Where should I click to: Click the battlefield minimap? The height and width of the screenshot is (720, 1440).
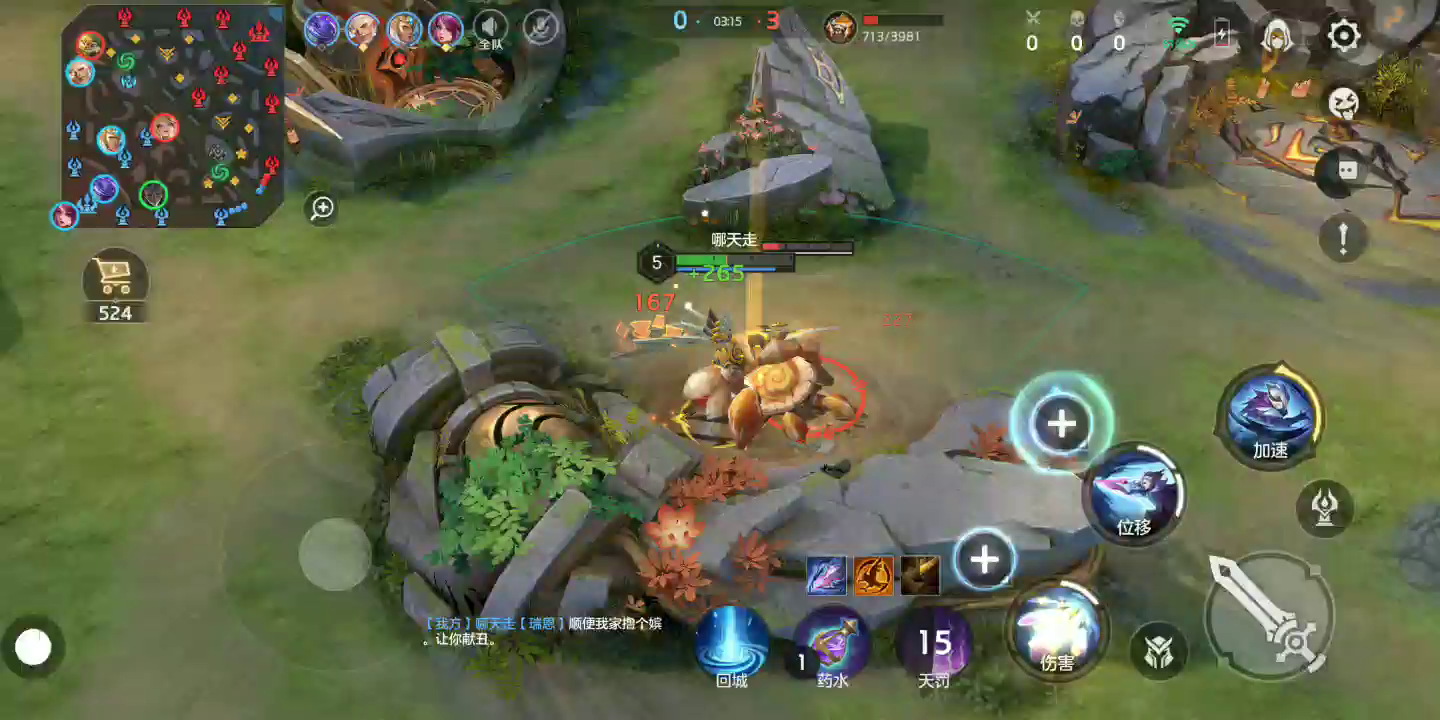[x=172, y=115]
